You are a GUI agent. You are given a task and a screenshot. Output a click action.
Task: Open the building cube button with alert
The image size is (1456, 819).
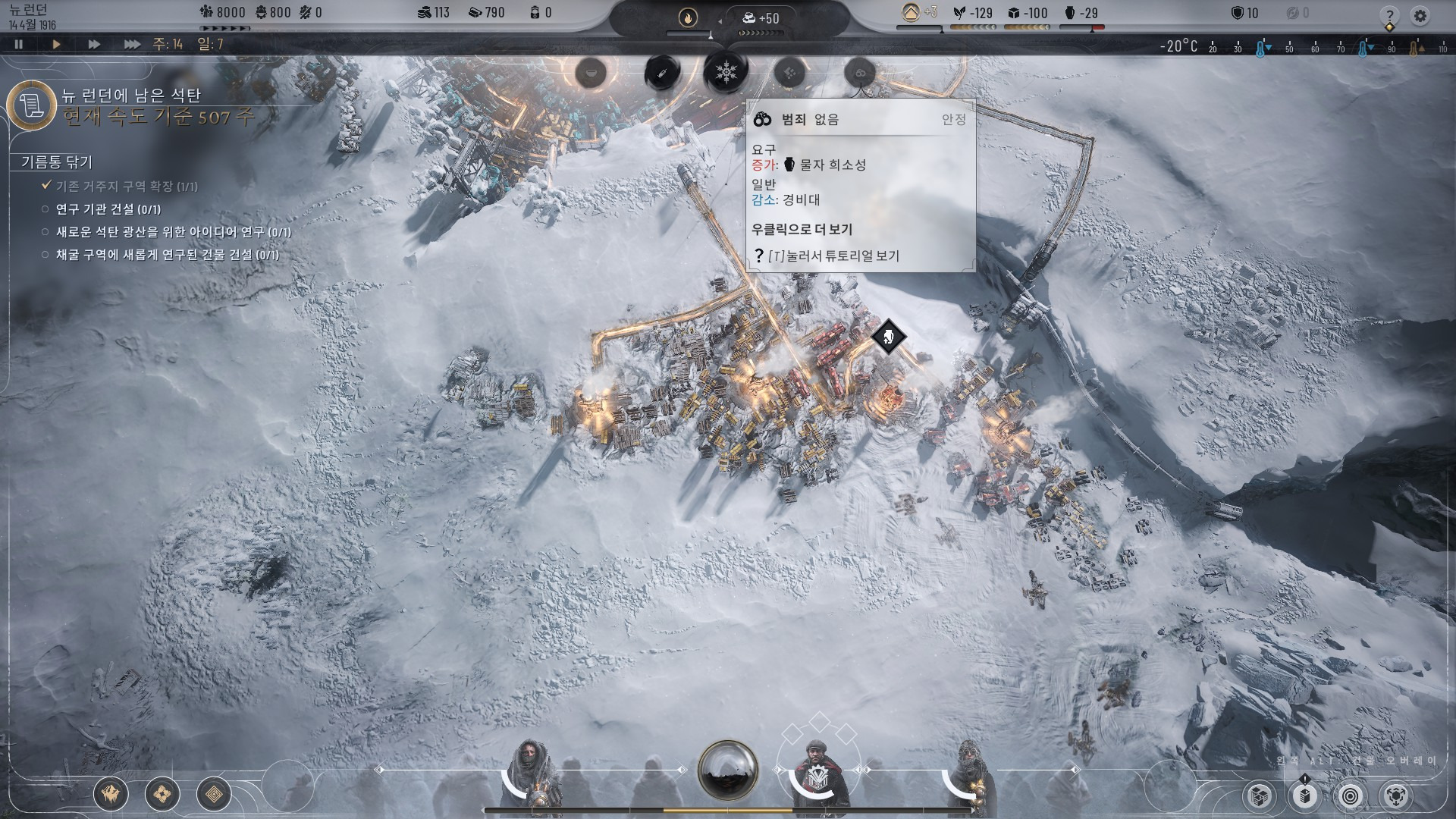tap(1304, 796)
